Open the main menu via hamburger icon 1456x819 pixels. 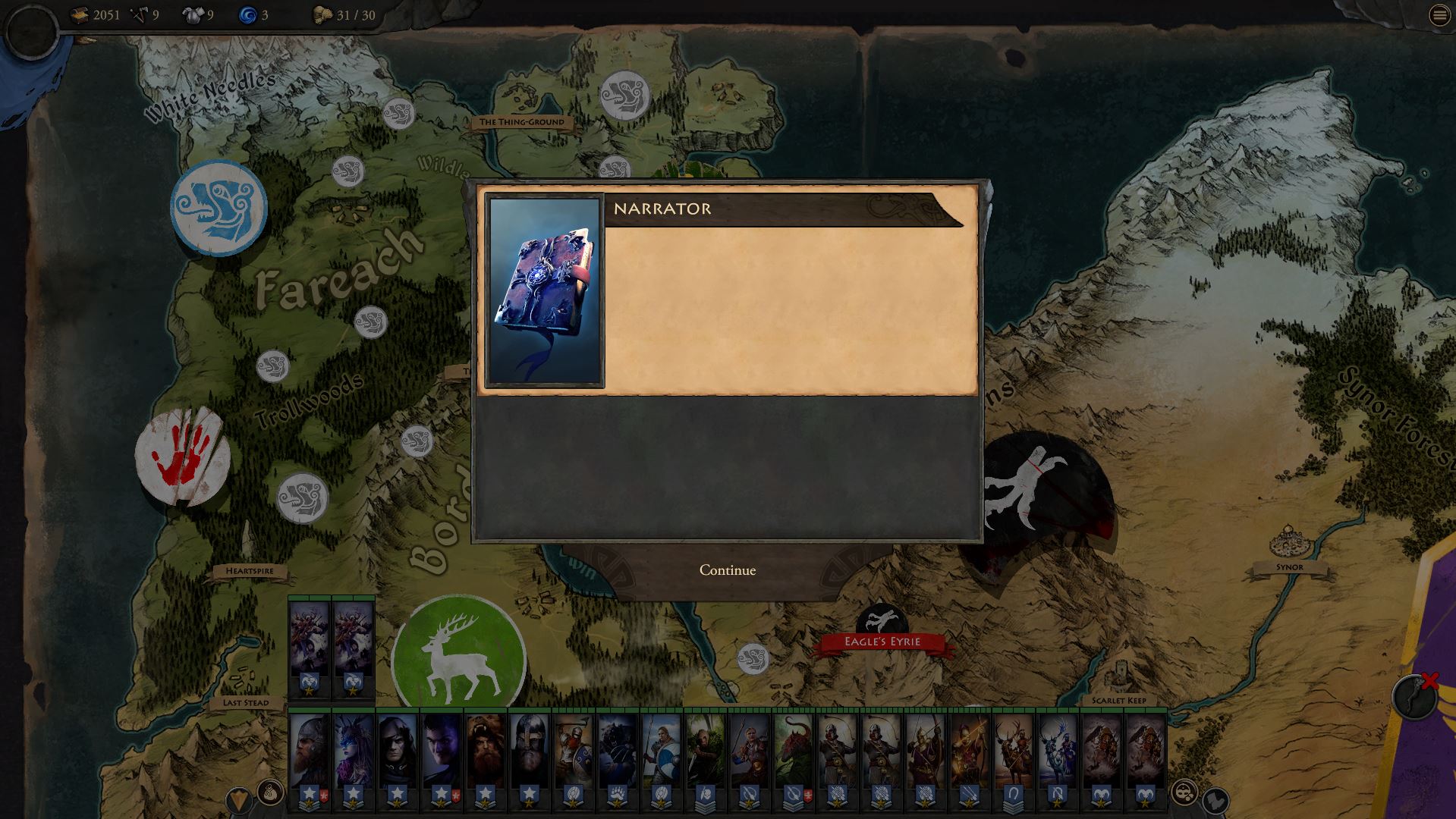[x=1439, y=15]
